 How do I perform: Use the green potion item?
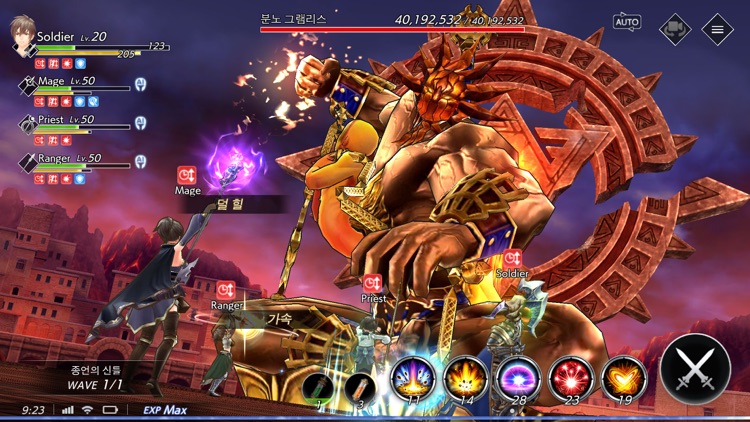(320, 385)
